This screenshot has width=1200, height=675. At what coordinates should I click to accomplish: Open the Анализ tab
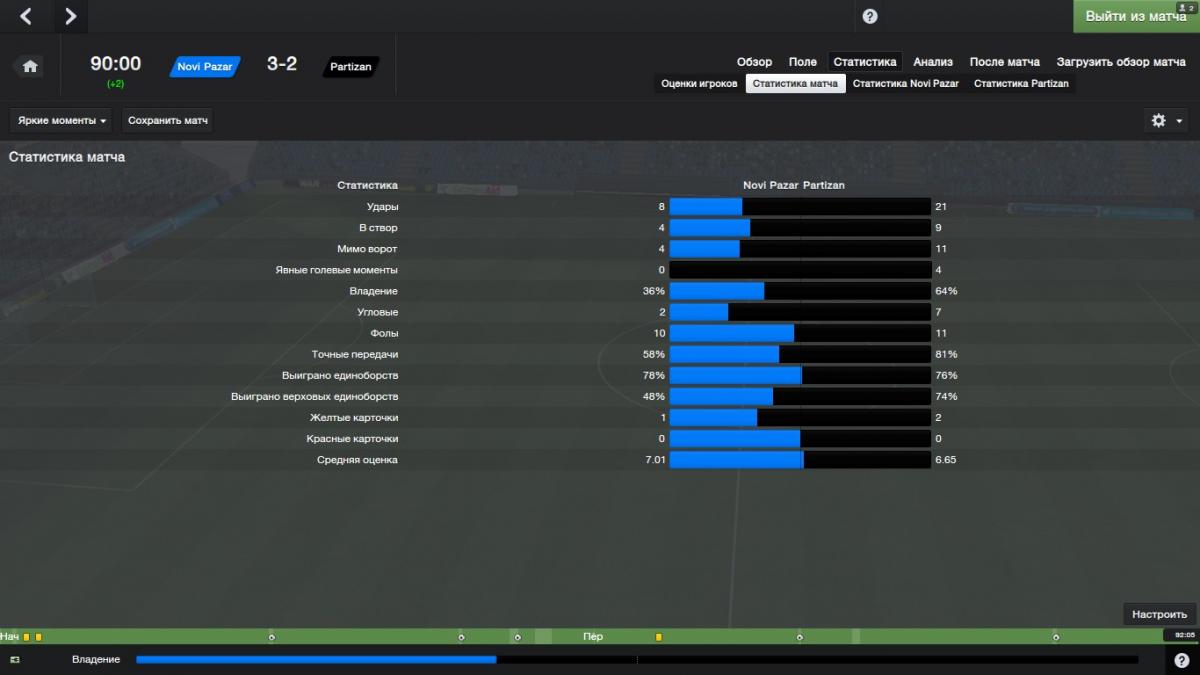[933, 62]
